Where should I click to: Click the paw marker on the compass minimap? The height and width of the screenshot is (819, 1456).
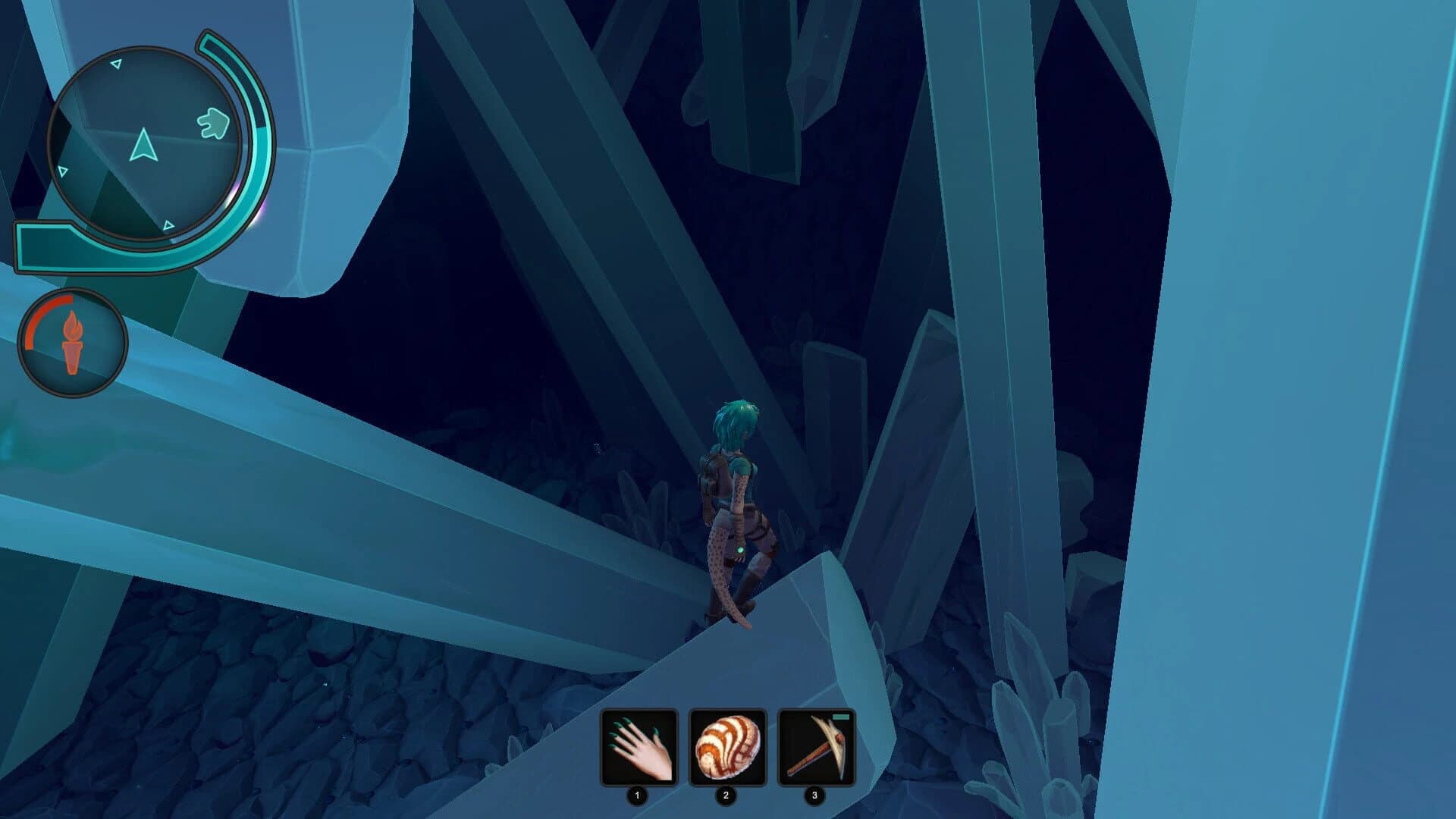pos(212,124)
